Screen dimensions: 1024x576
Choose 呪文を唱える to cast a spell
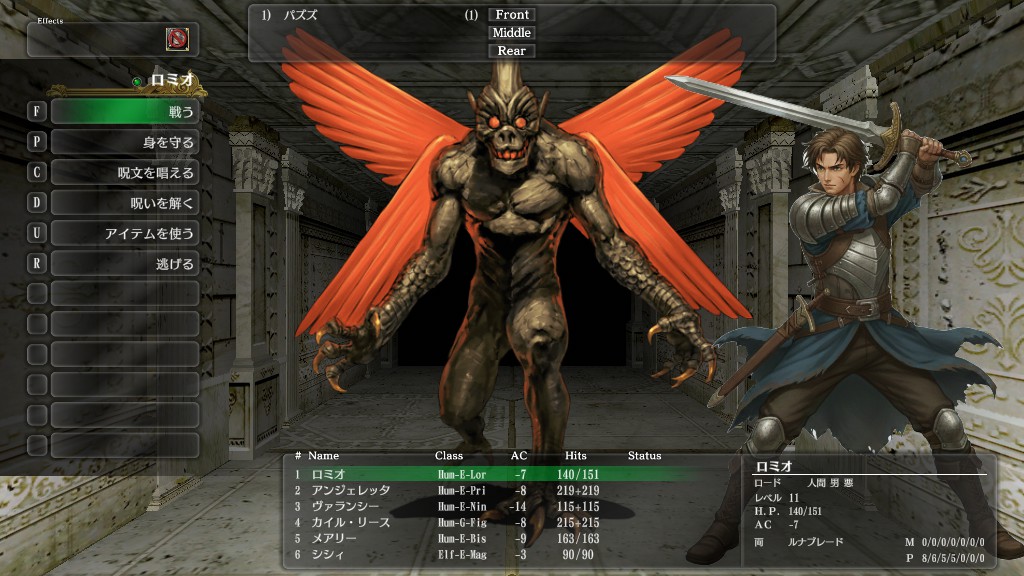pyautogui.click(x=124, y=173)
